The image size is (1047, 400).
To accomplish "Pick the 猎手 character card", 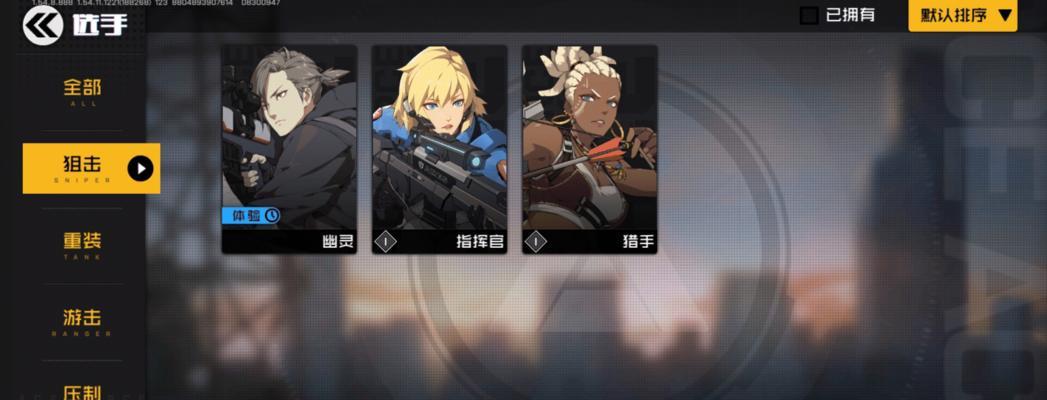I will pos(589,148).
